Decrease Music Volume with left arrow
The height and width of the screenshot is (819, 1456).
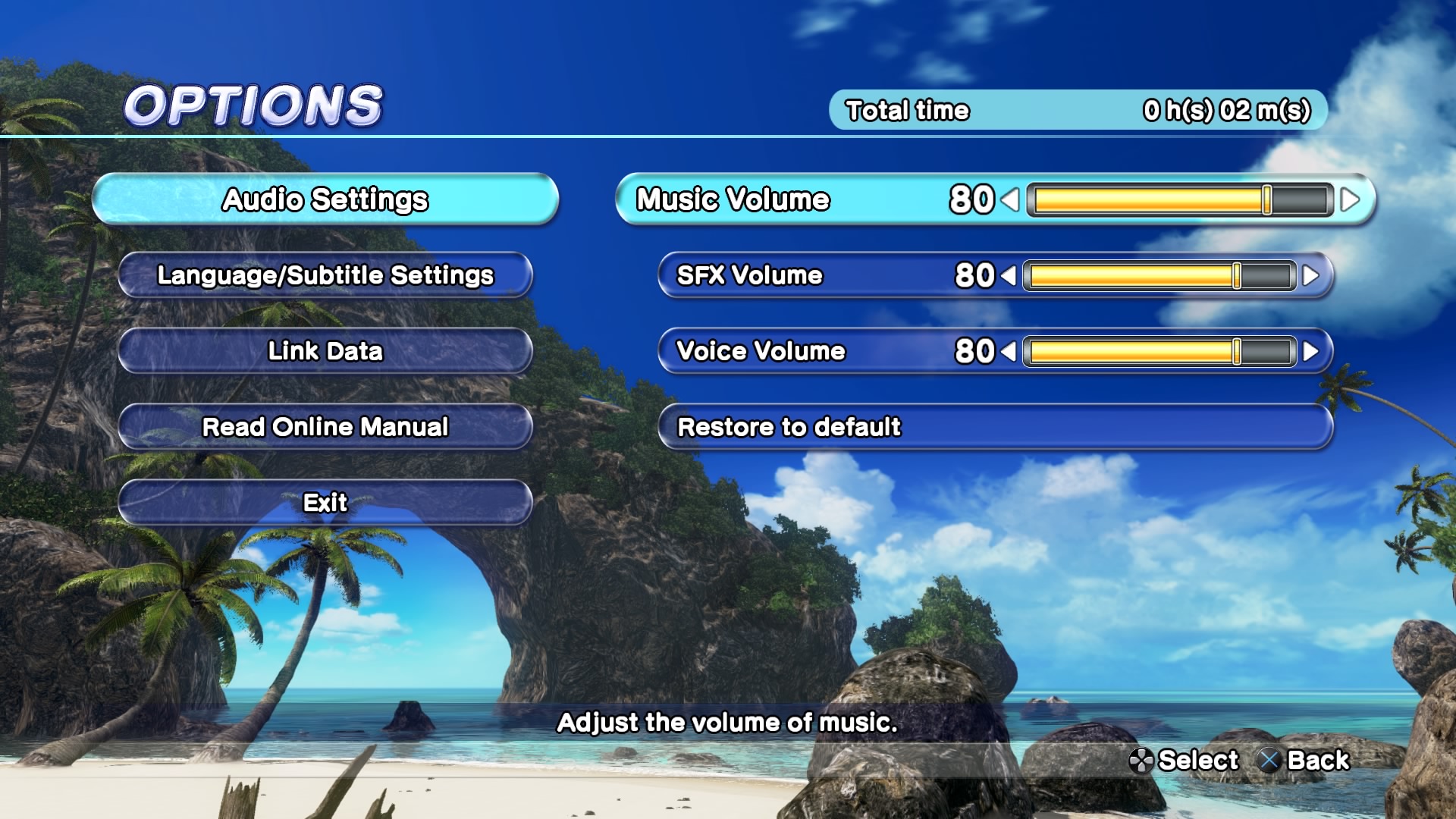click(1010, 200)
